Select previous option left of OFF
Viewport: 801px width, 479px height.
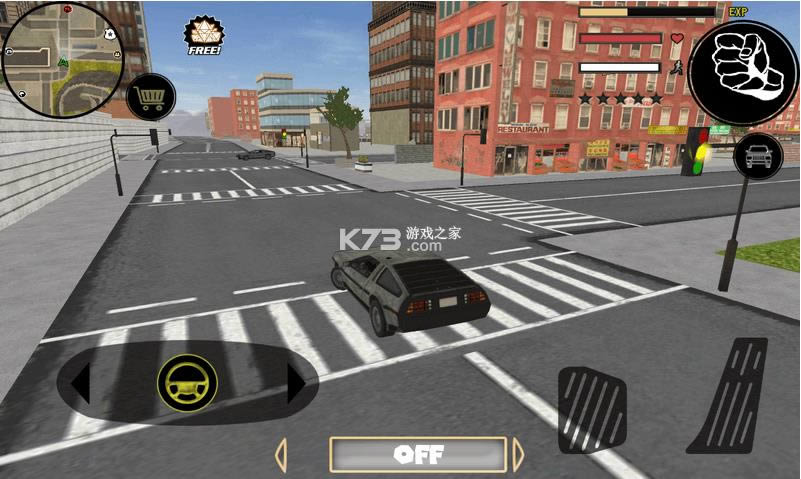(281, 454)
